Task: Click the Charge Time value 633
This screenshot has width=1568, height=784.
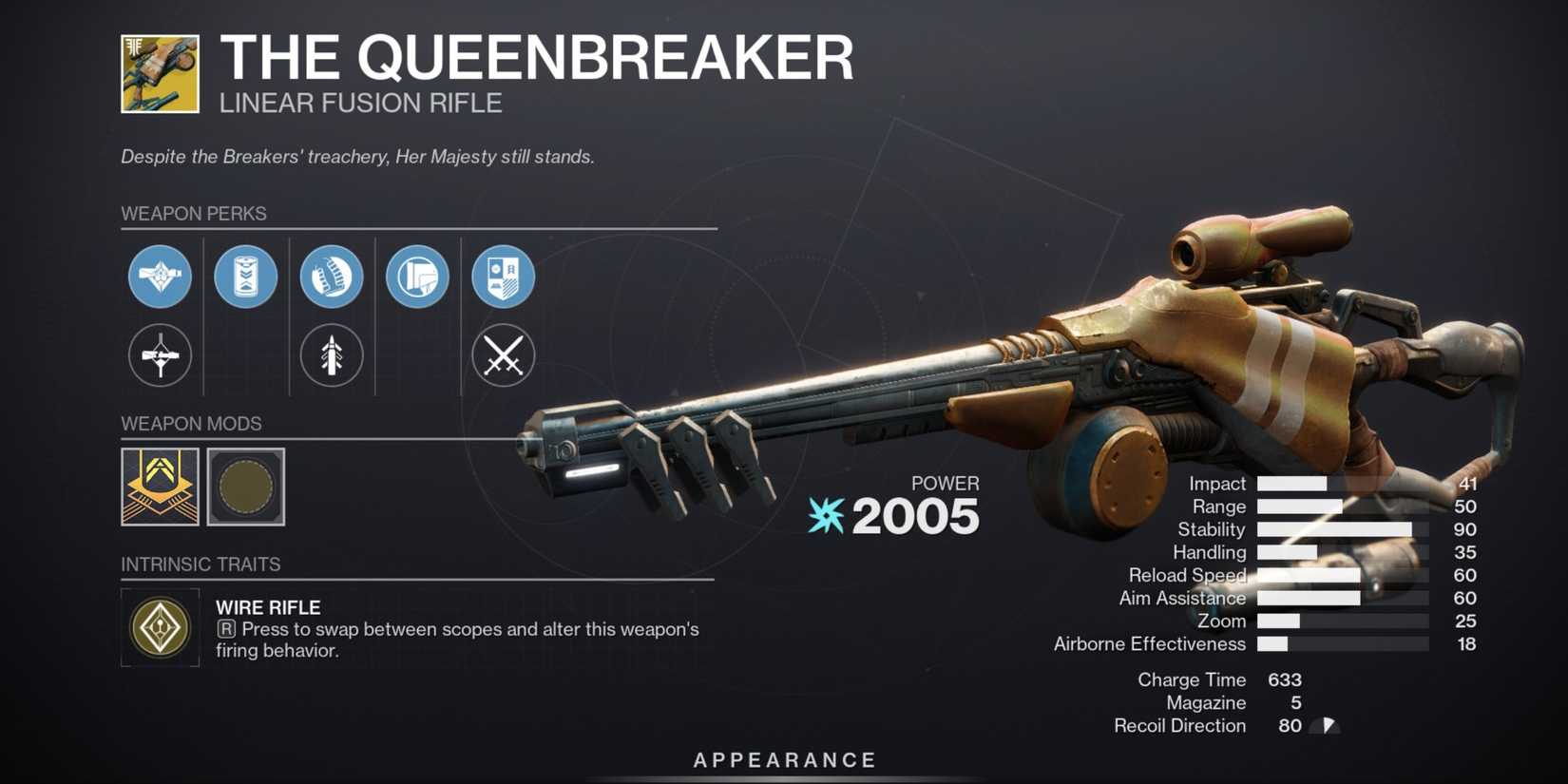Action: point(1288,679)
